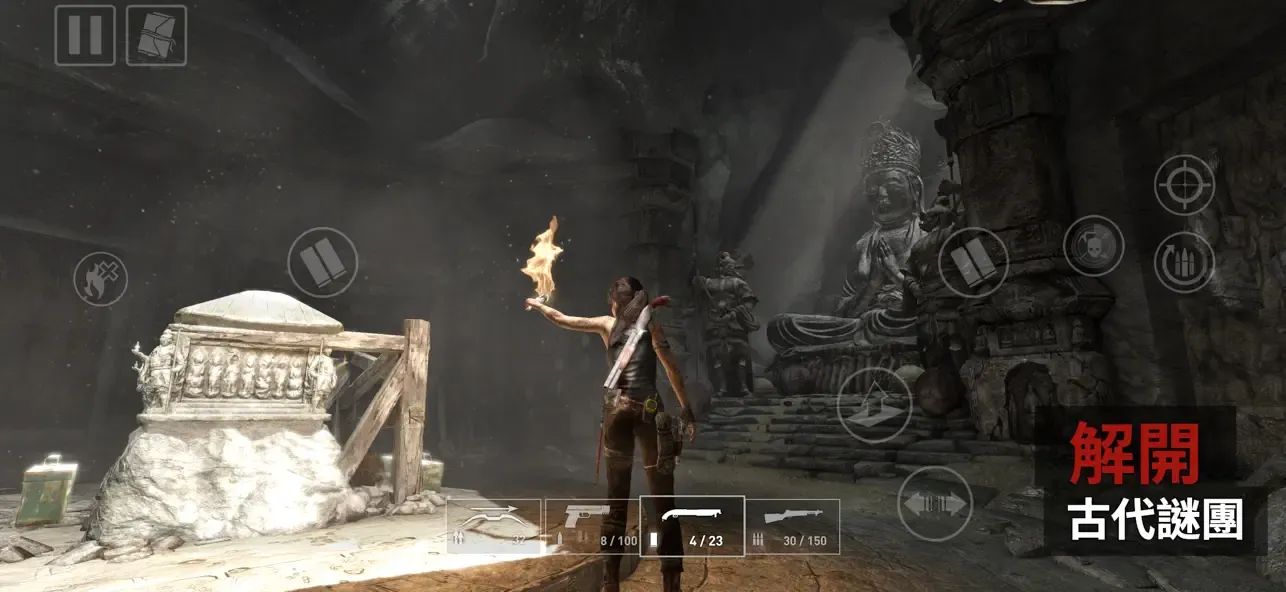Reload using the bullets reload icon
Viewport: 1286px width, 592px height.
tap(1184, 263)
